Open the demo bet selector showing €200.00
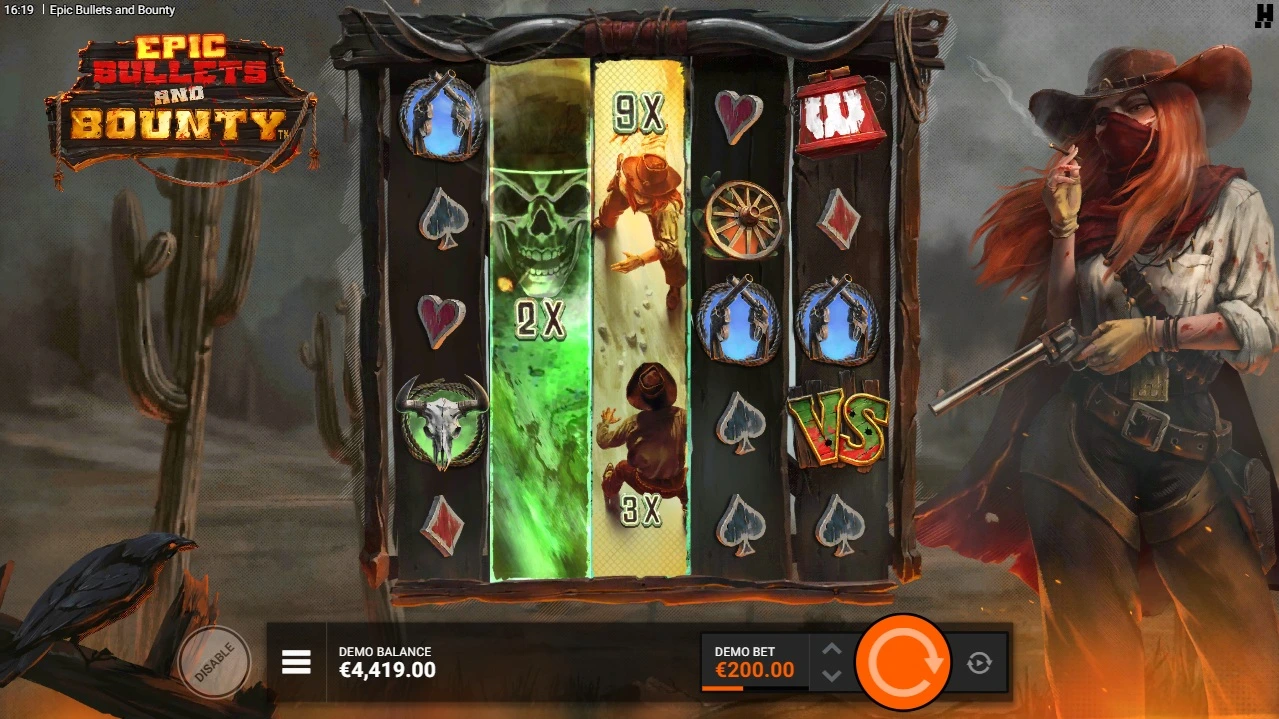1279x719 pixels. point(755,661)
